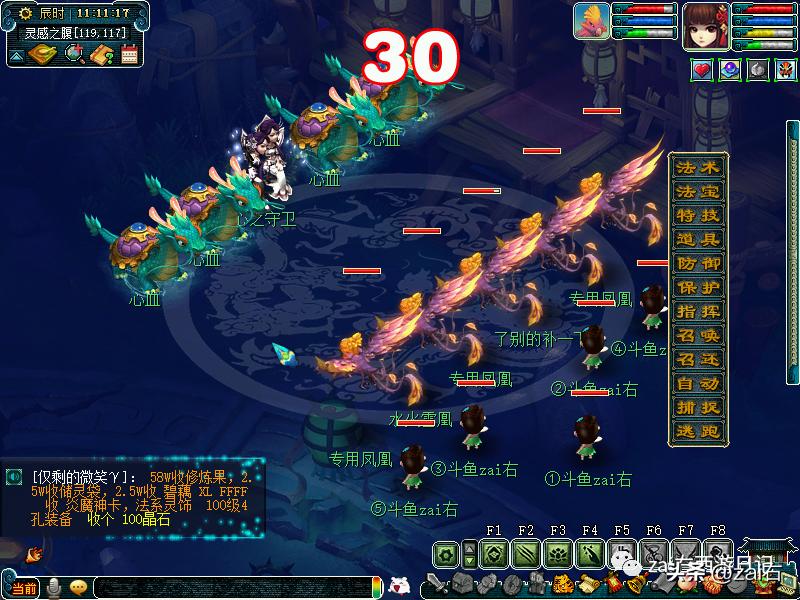Open the 指挥 command option
Image resolution: width=800 pixels, height=600 pixels.
tap(698, 311)
